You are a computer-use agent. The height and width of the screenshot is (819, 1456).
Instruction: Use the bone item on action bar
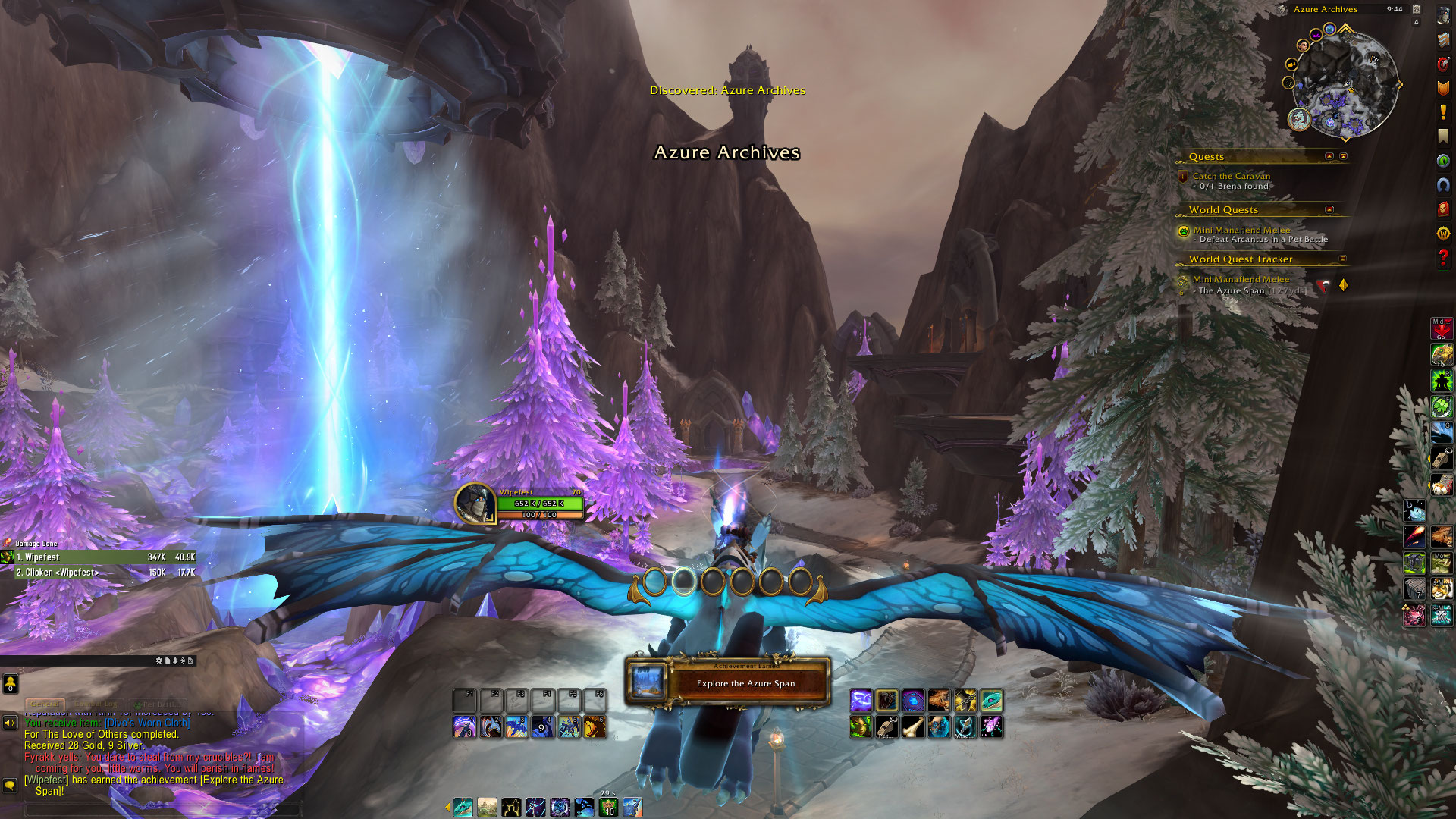point(913,727)
